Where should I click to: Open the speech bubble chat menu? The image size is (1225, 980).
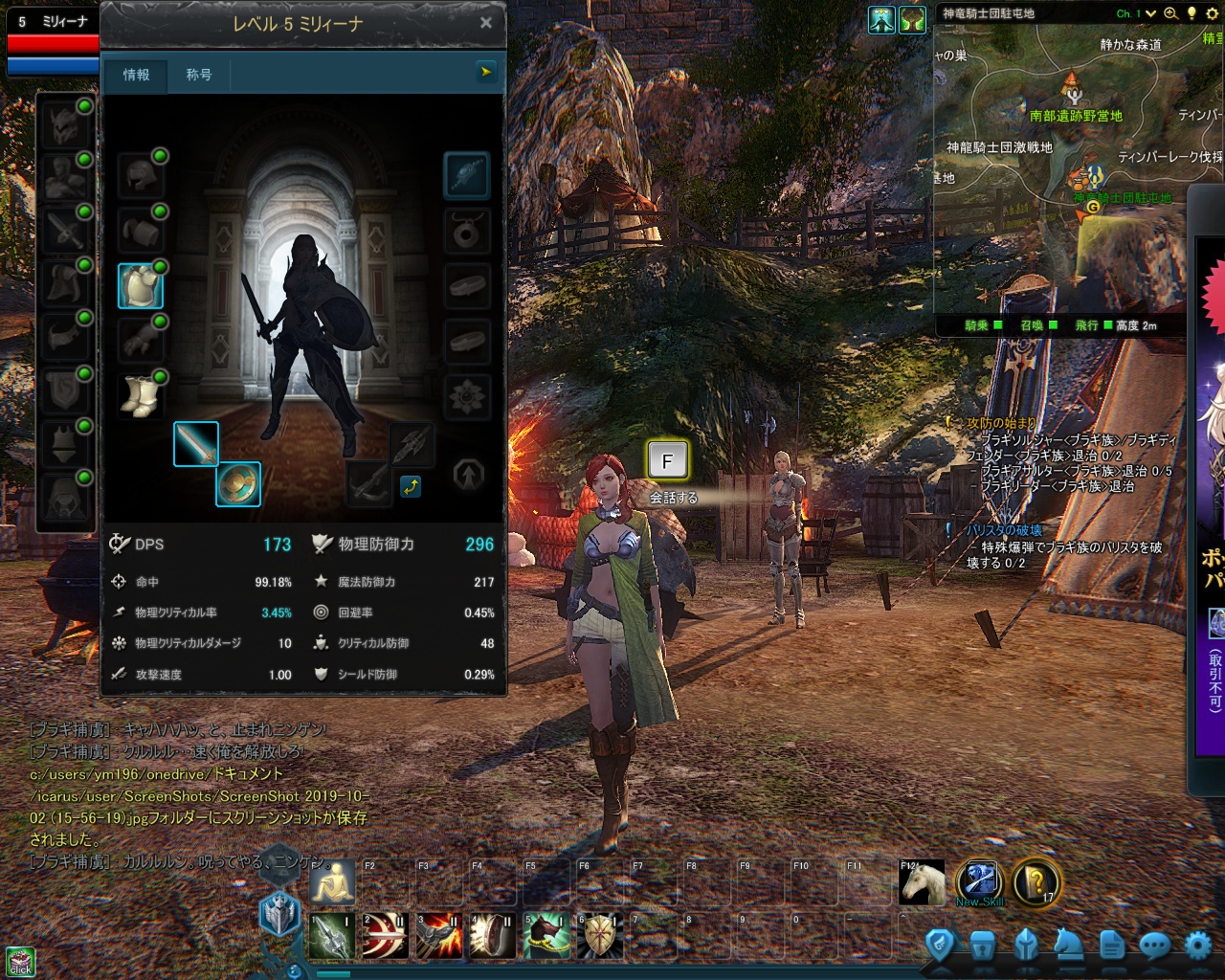pyautogui.click(x=1154, y=947)
